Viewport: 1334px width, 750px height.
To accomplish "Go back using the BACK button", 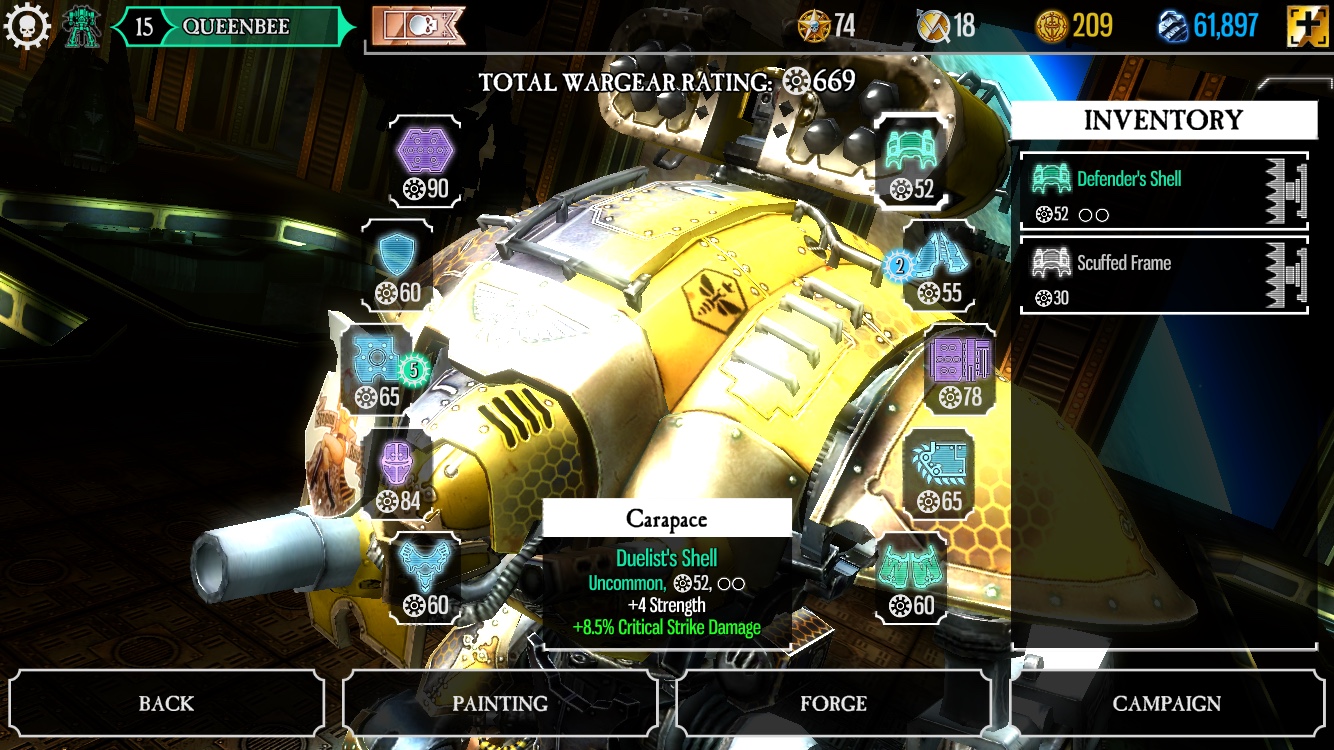I will point(166,703).
